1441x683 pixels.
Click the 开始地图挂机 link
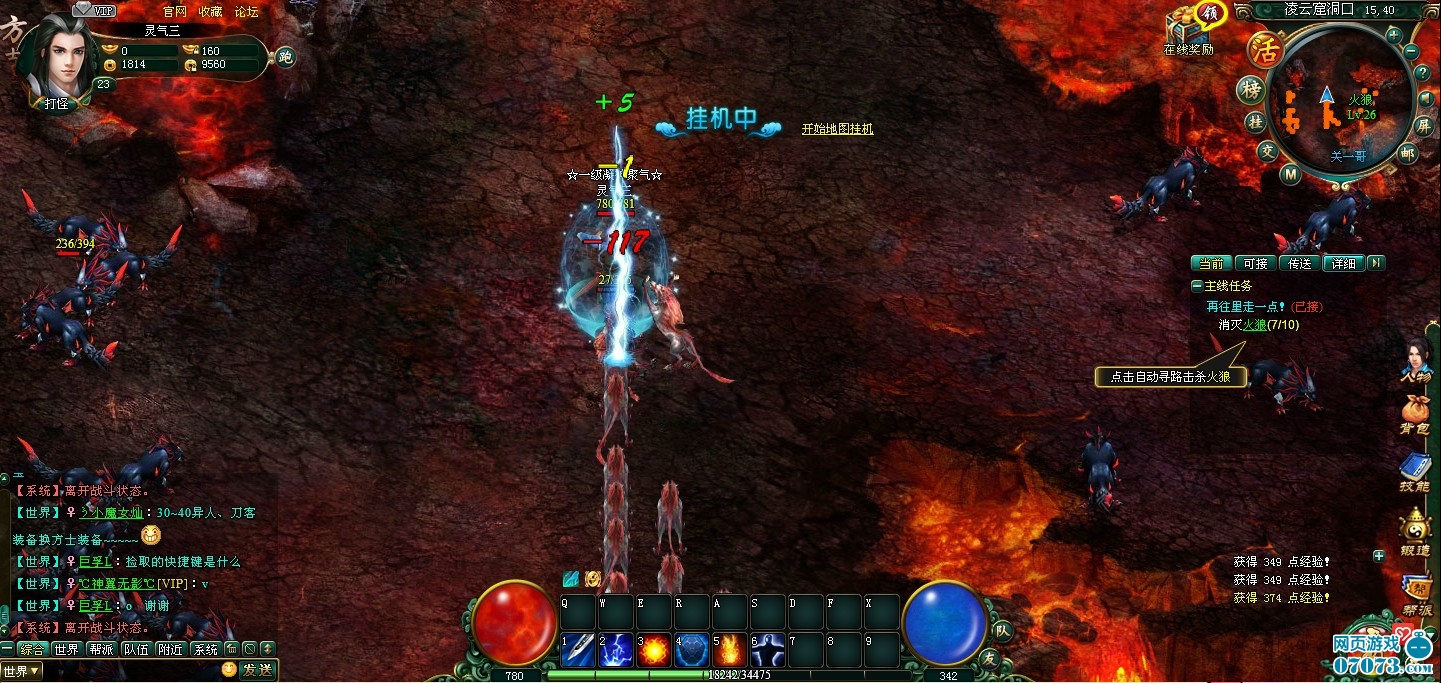837,129
